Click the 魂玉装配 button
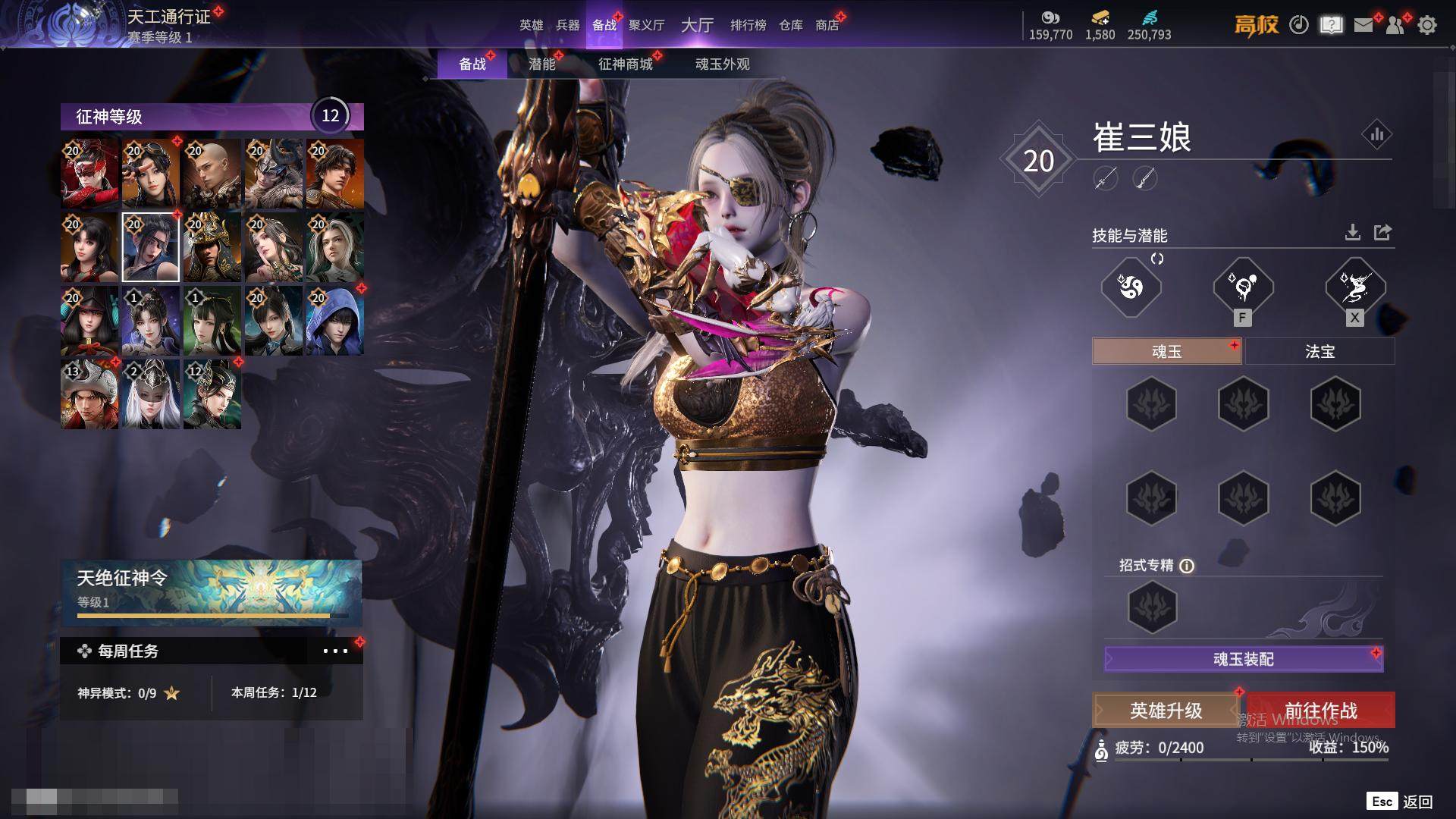Screen dimensions: 1456x819 1243,659
